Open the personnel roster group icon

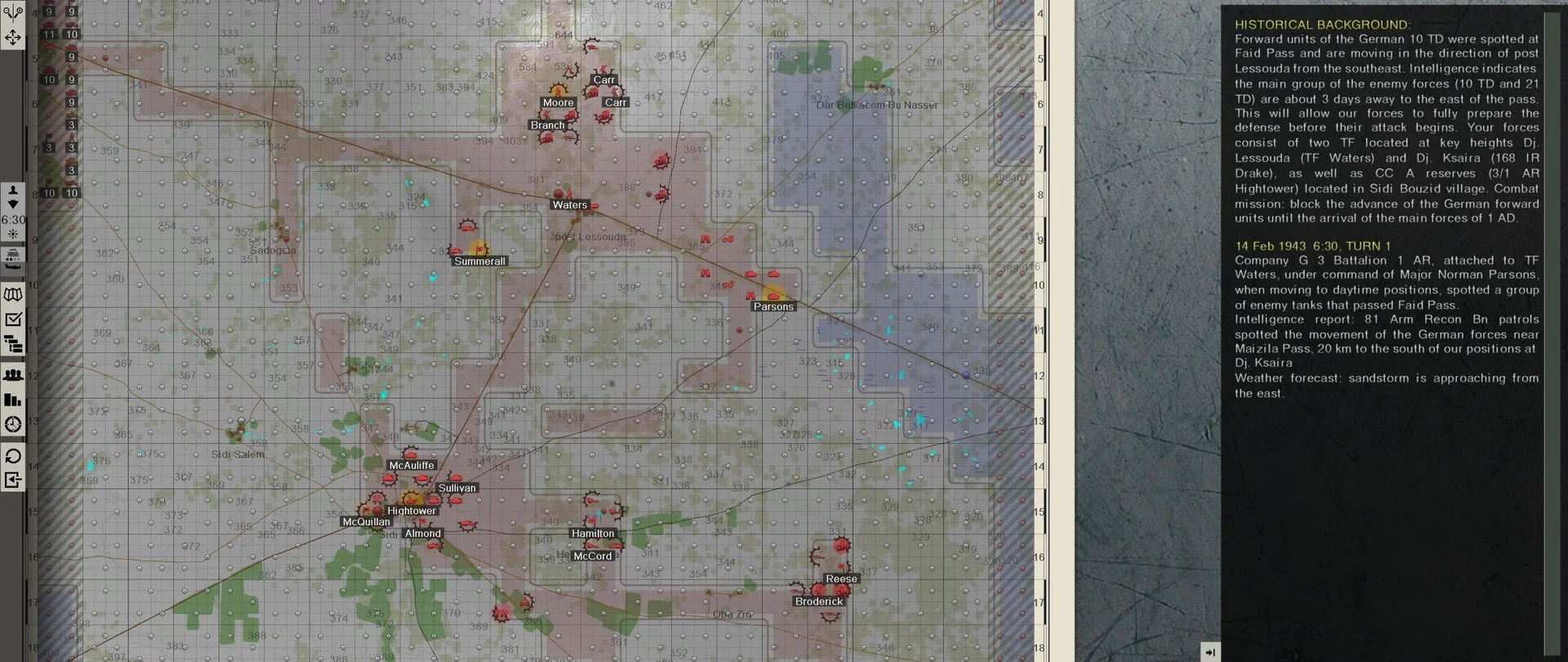12,376
